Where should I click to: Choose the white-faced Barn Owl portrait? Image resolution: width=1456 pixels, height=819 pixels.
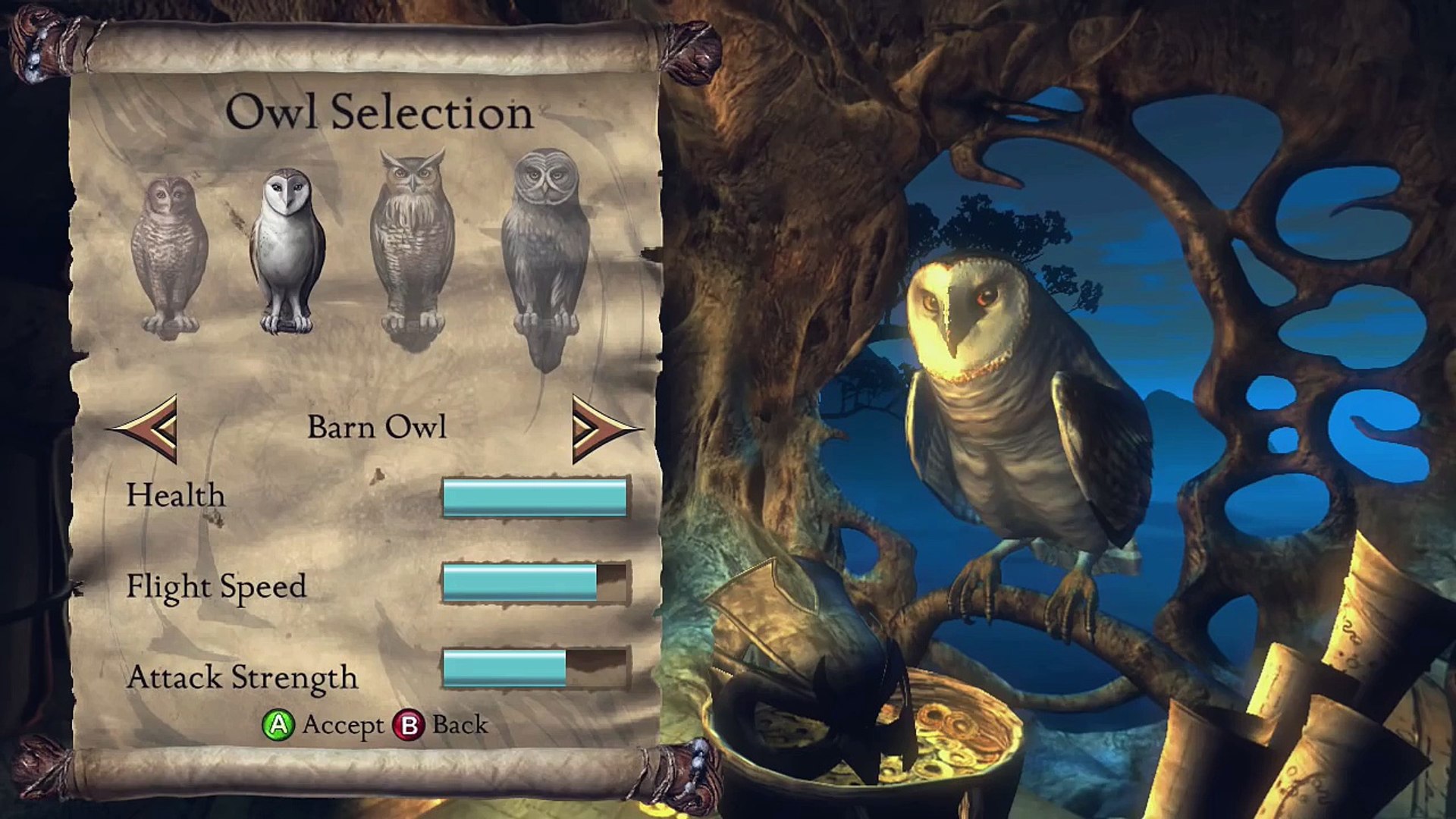point(287,250)
